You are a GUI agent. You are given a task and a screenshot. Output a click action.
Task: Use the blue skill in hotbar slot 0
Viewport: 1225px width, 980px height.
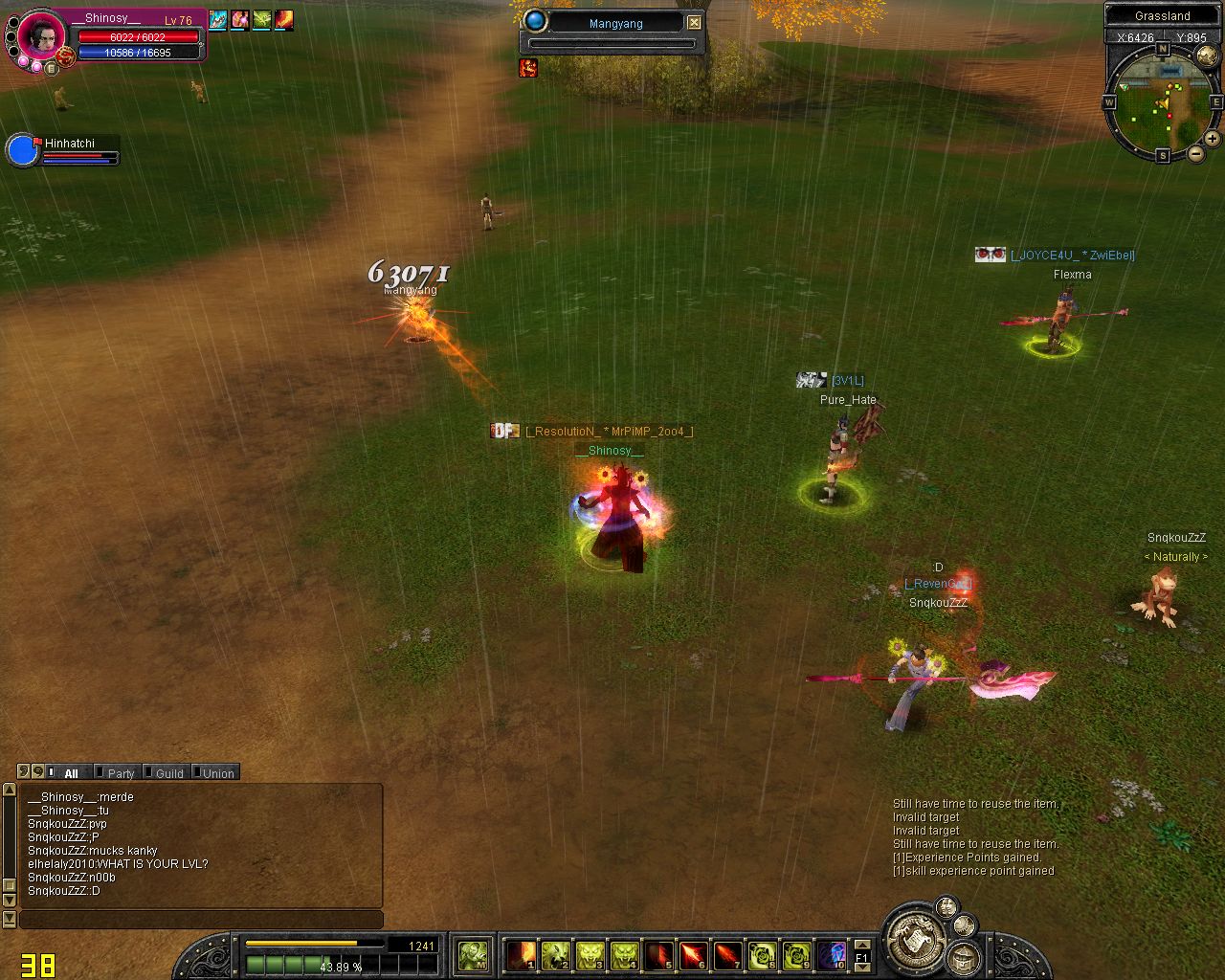[x=831, y=954]
